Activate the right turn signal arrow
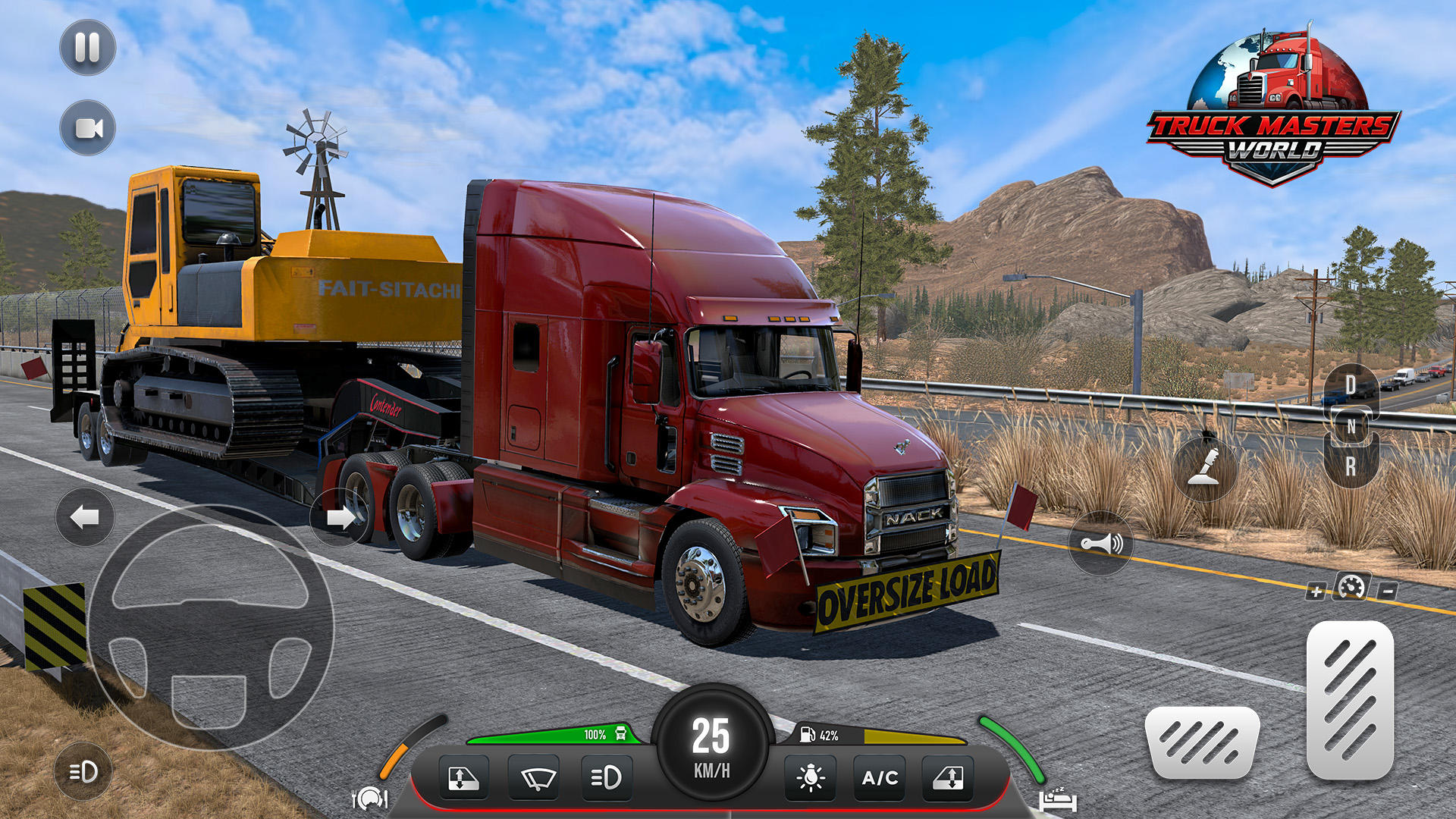 pos(340,518)
